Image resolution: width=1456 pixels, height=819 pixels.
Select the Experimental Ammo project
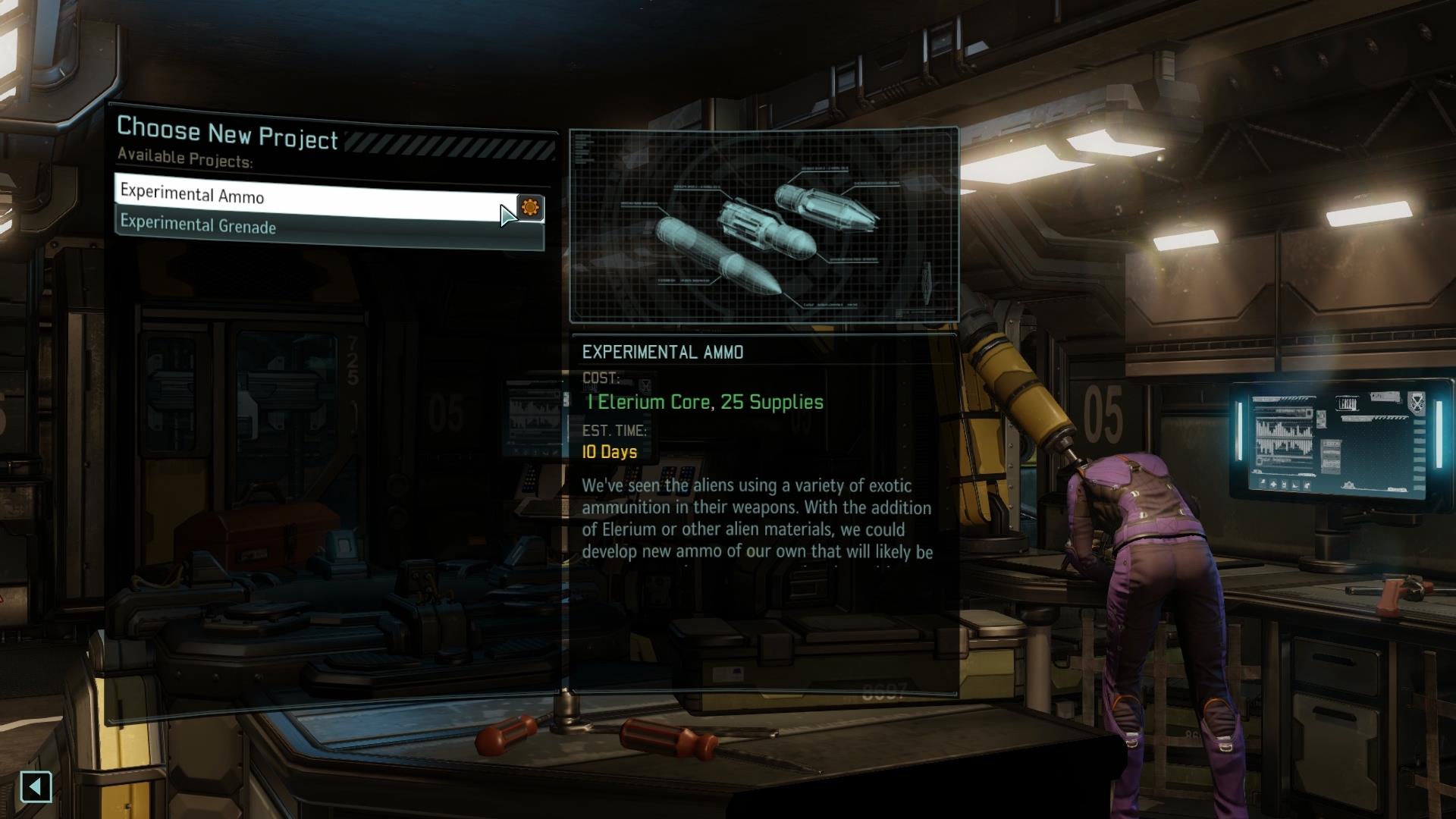(303, 197)
